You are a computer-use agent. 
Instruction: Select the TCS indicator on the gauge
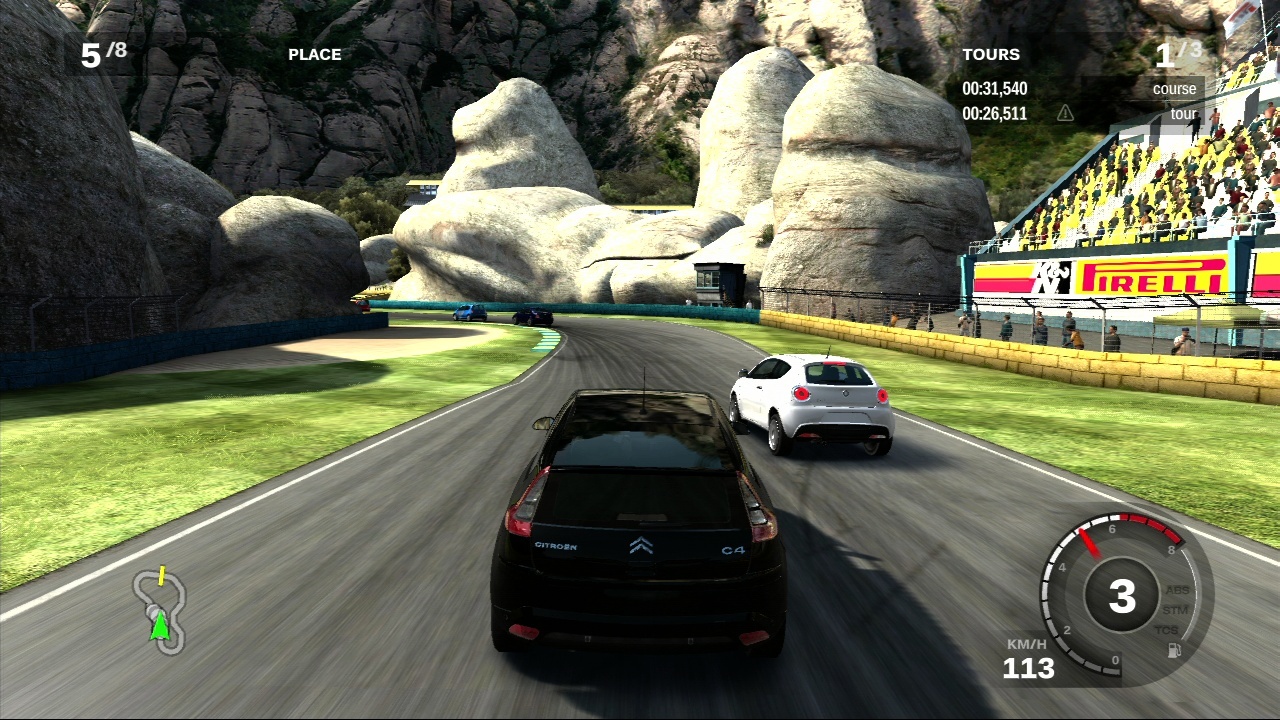click(x=1167, y=630)
